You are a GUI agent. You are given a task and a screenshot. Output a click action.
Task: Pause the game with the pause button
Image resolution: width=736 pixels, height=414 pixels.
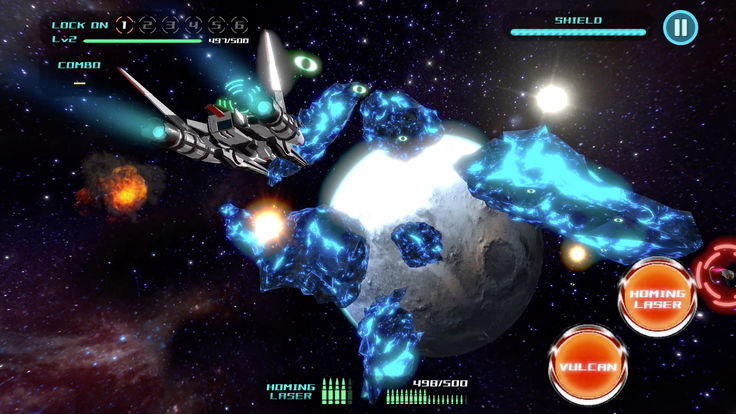point(680,27)
